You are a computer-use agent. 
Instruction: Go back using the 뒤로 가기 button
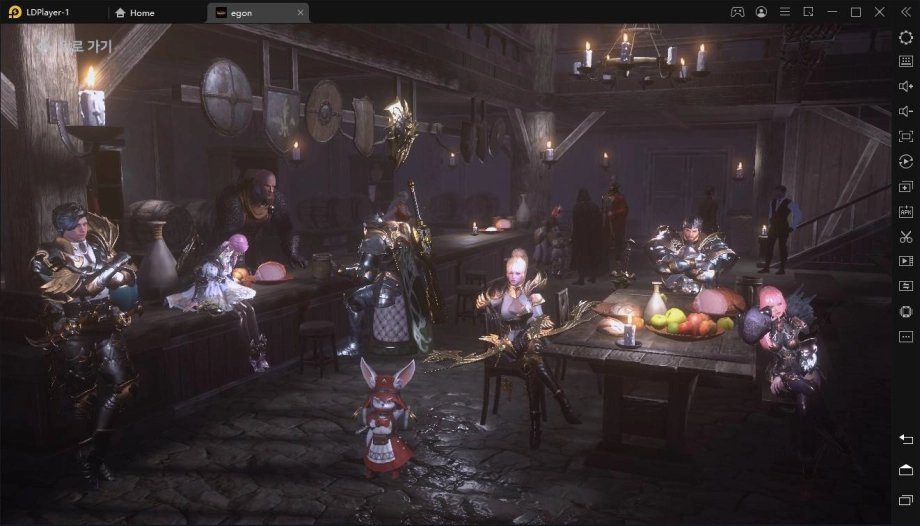tap(74, 46)
